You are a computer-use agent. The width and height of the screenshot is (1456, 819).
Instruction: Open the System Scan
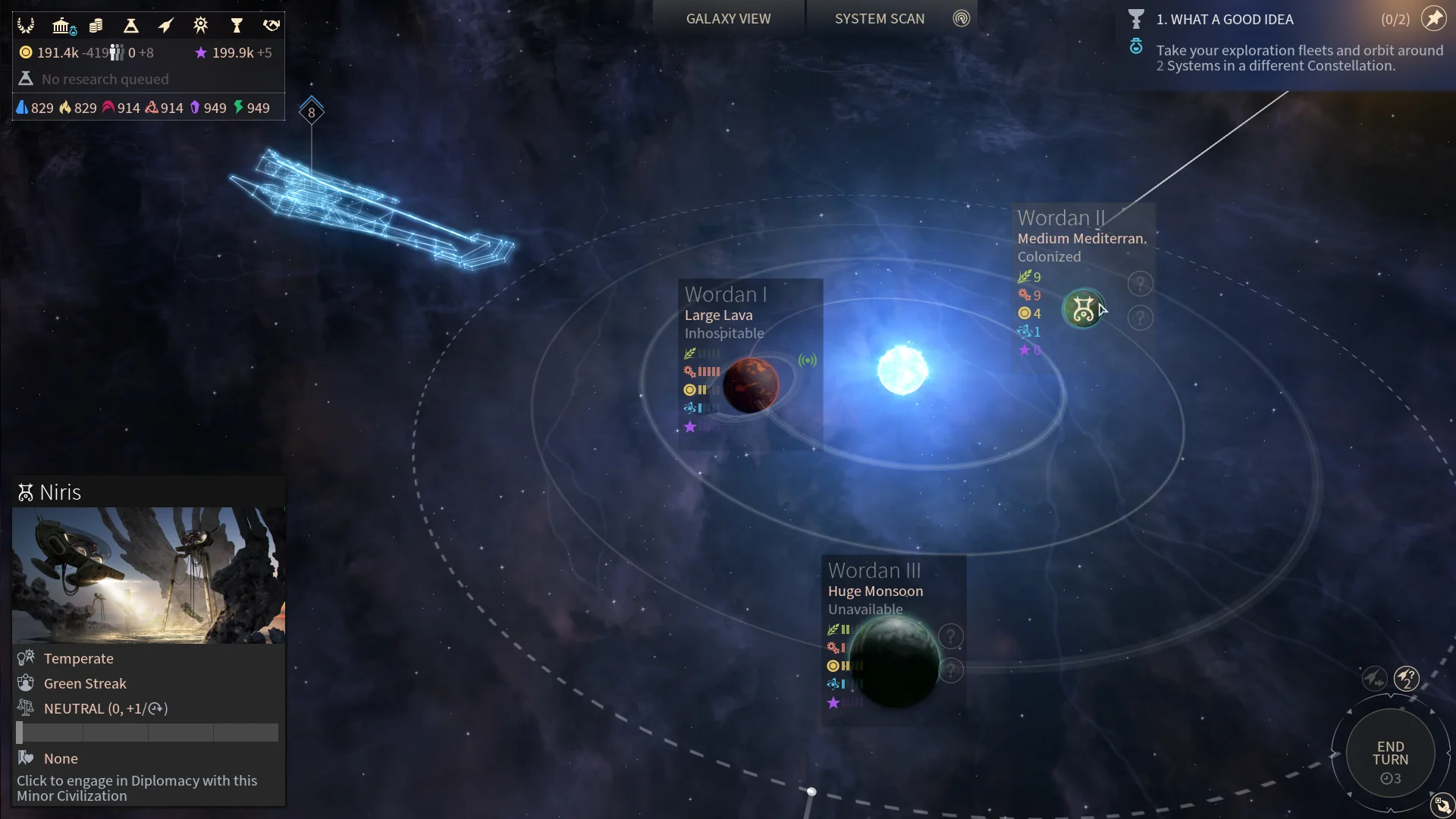[x=880, y=19]
